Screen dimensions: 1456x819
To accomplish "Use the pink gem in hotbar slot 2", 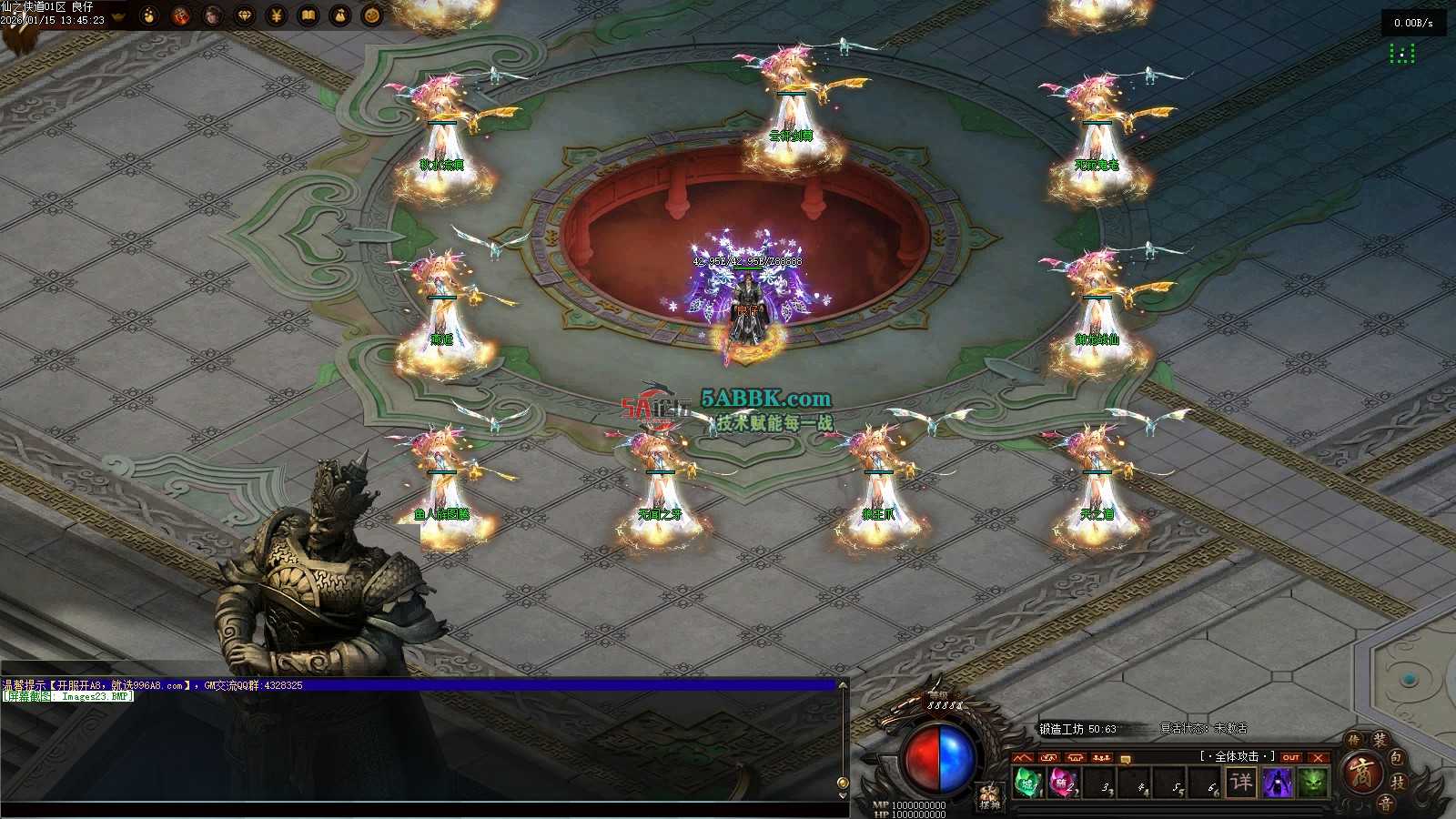I will (1061, 782).
